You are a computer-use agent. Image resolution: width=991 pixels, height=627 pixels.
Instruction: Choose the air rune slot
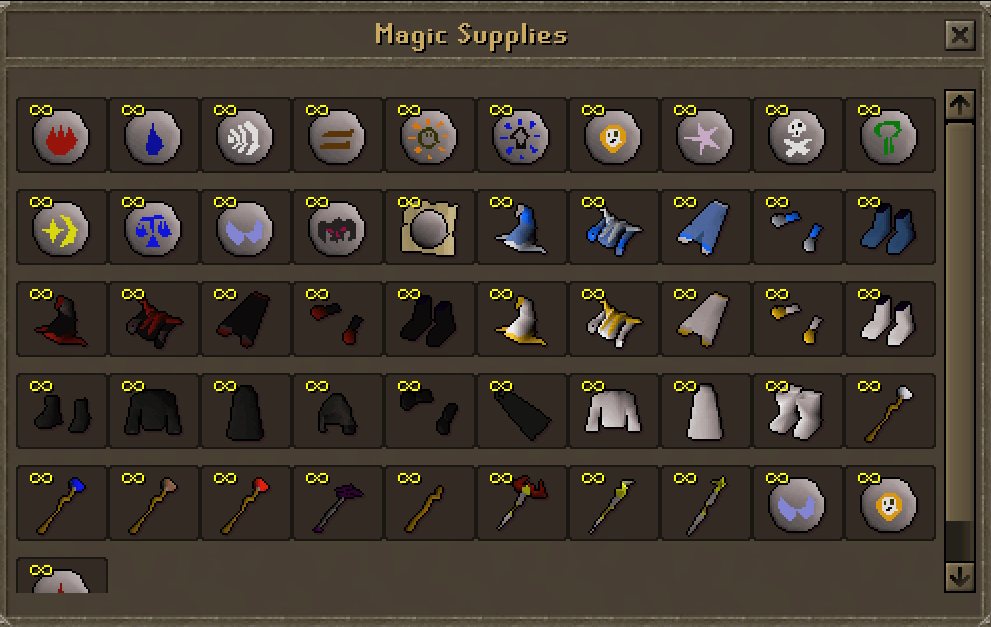point(245,136)
